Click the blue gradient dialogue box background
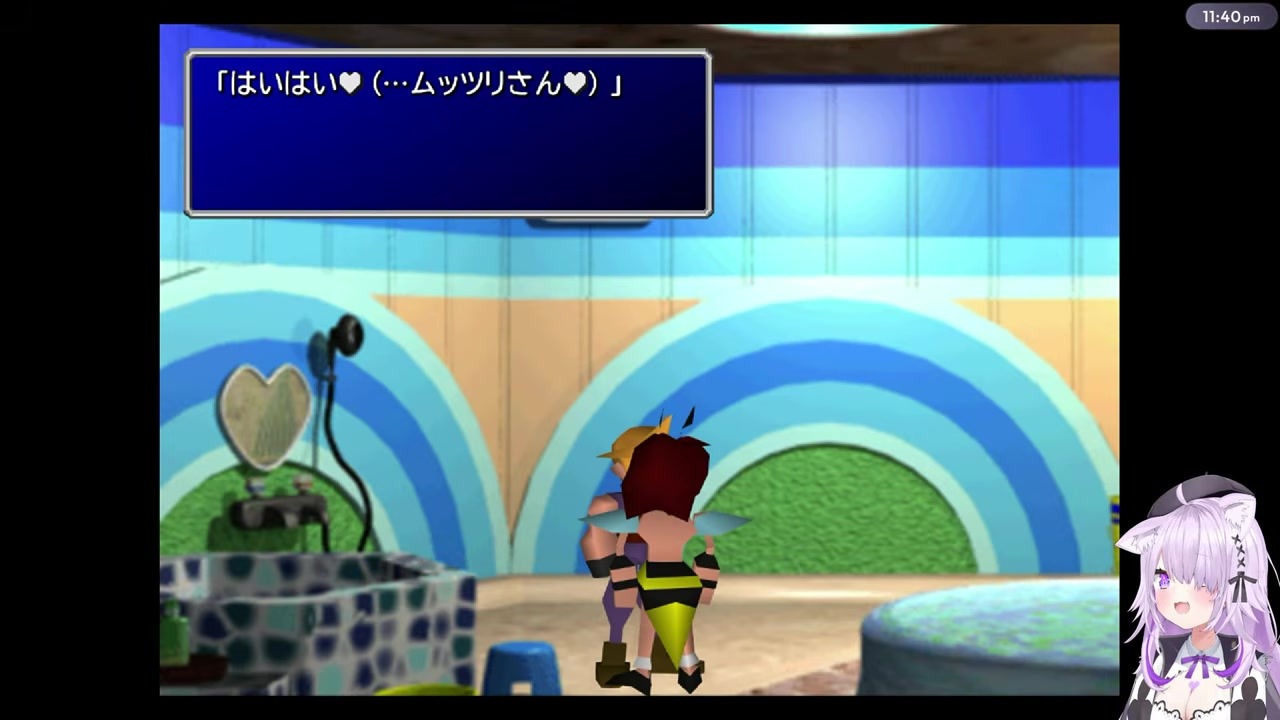The image size is (1280, 720). tap(447, 160)
